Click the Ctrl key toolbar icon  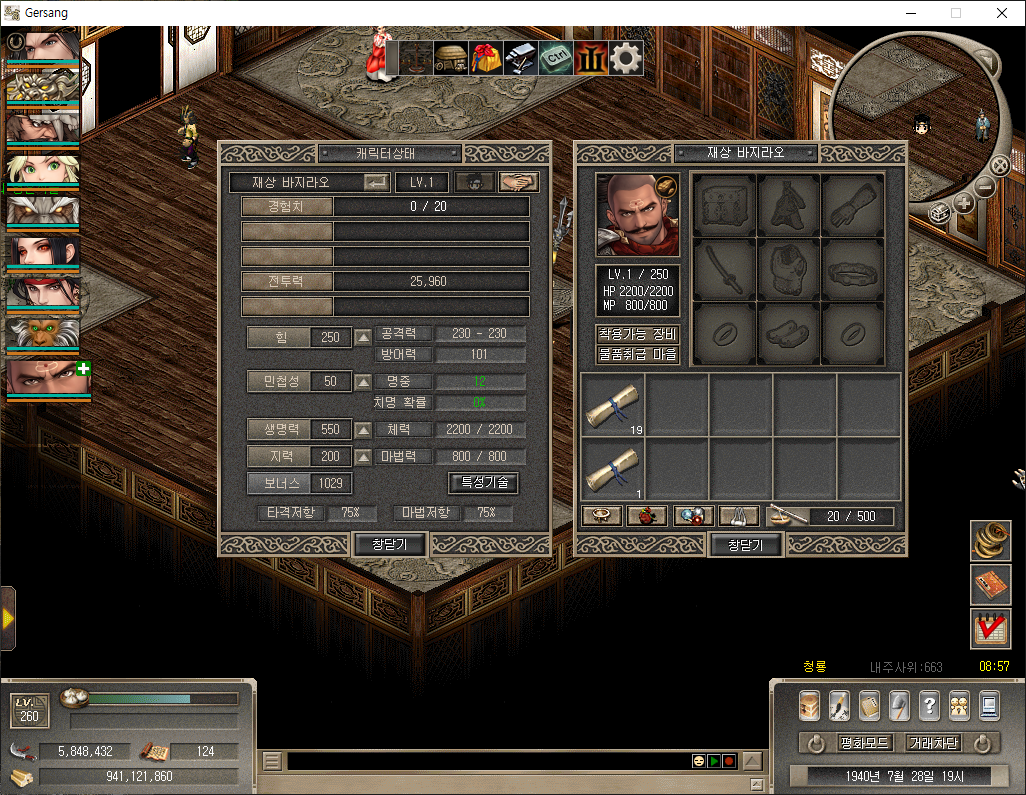(x=556, y=57)
